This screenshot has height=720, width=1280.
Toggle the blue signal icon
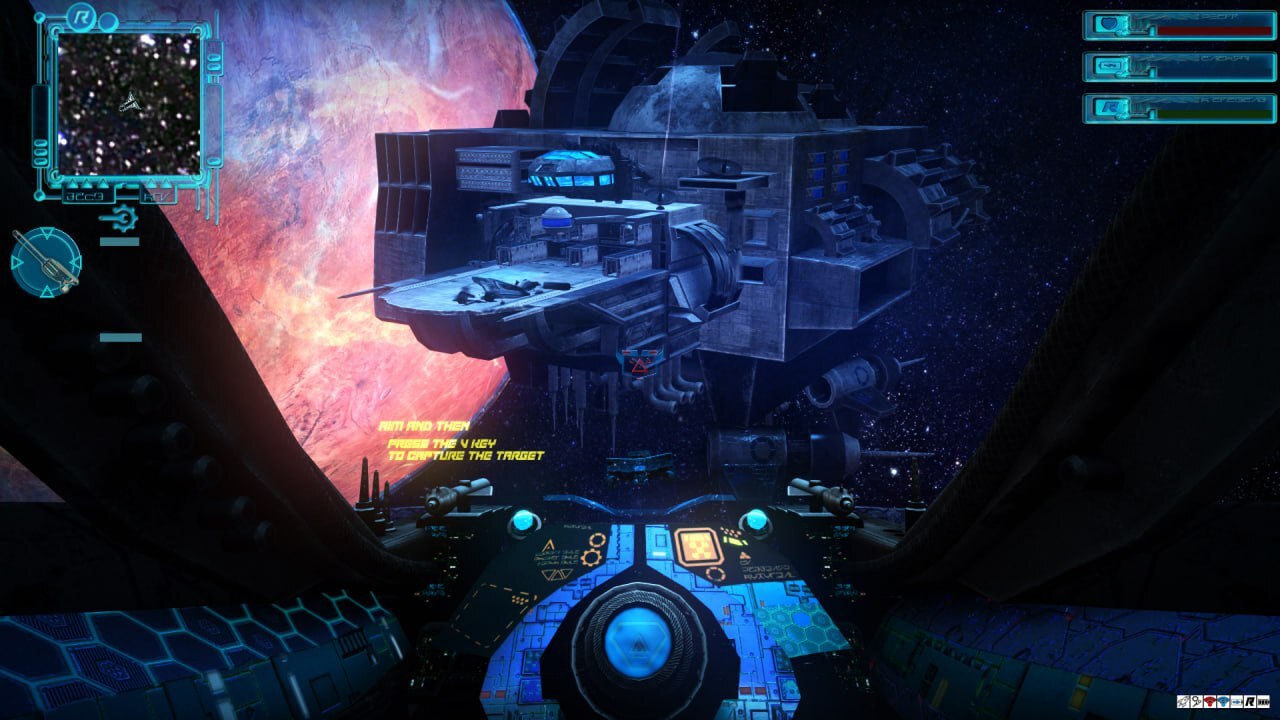coord(1223,702)
